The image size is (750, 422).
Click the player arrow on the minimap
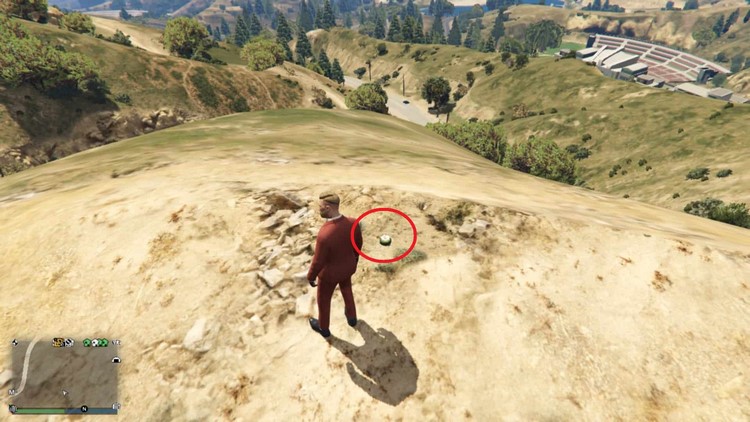(x=65, y=393)
